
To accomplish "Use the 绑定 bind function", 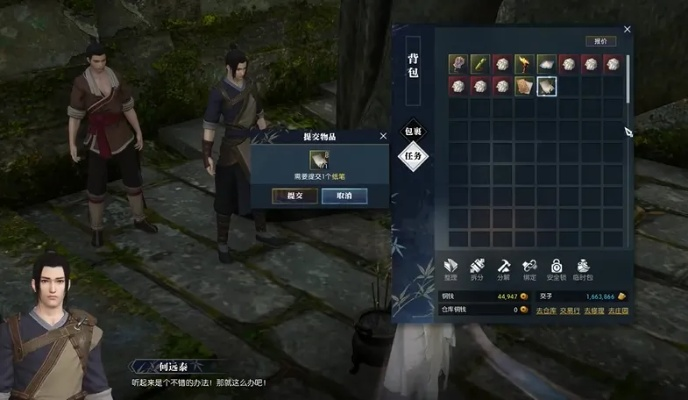I will click(531, 269).
